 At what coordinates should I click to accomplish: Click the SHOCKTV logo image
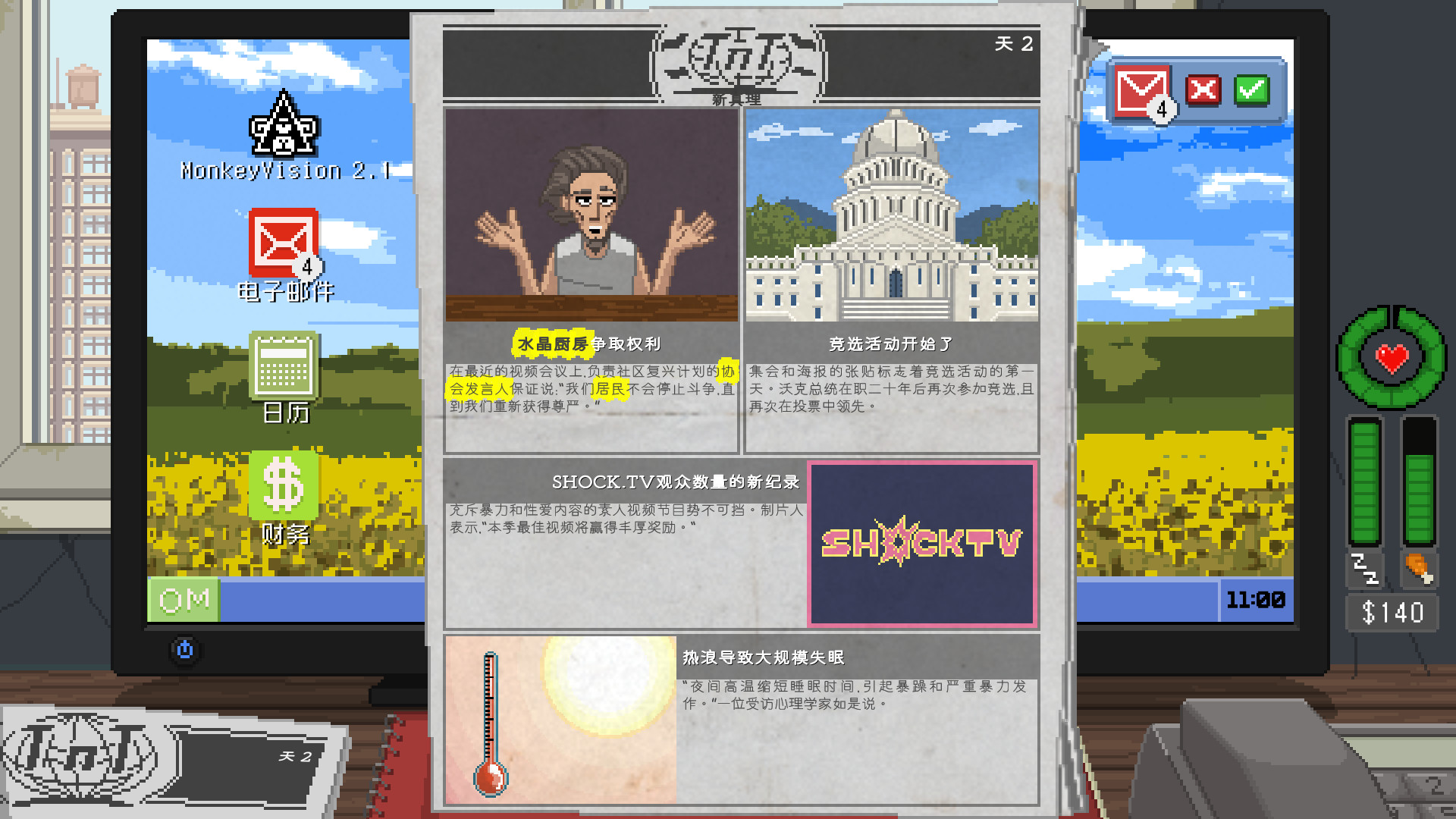[920, 542]
